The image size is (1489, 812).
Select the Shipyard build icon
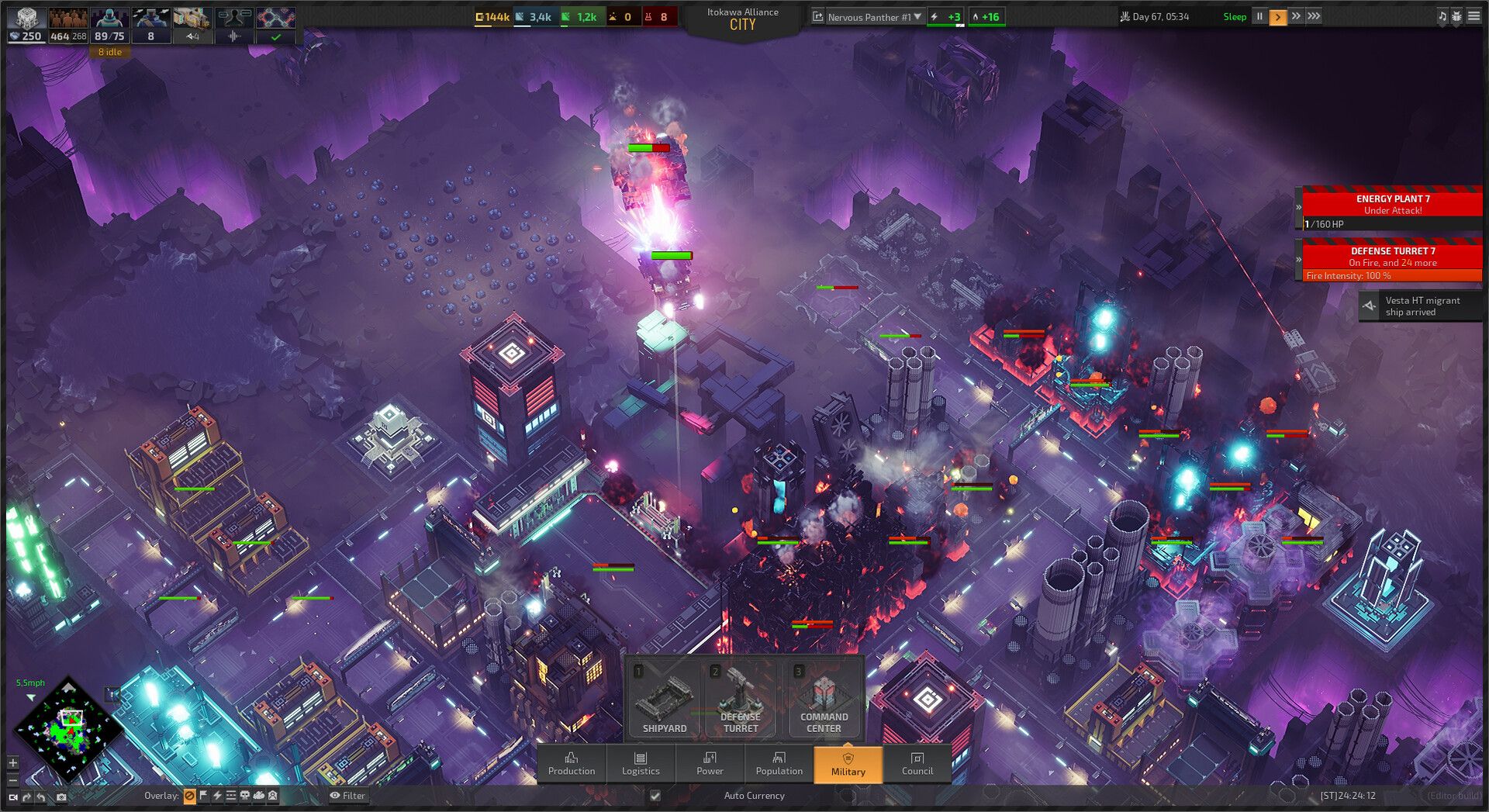(663, 698)
